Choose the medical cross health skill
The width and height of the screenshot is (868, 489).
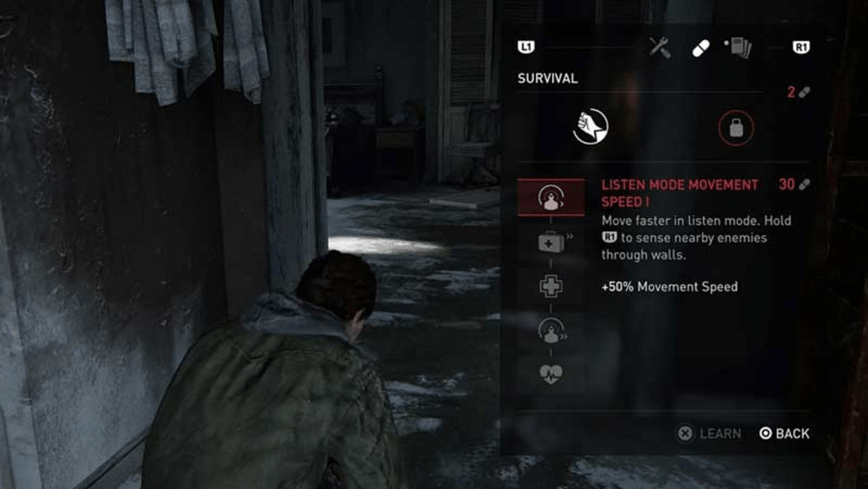point(551,287)
